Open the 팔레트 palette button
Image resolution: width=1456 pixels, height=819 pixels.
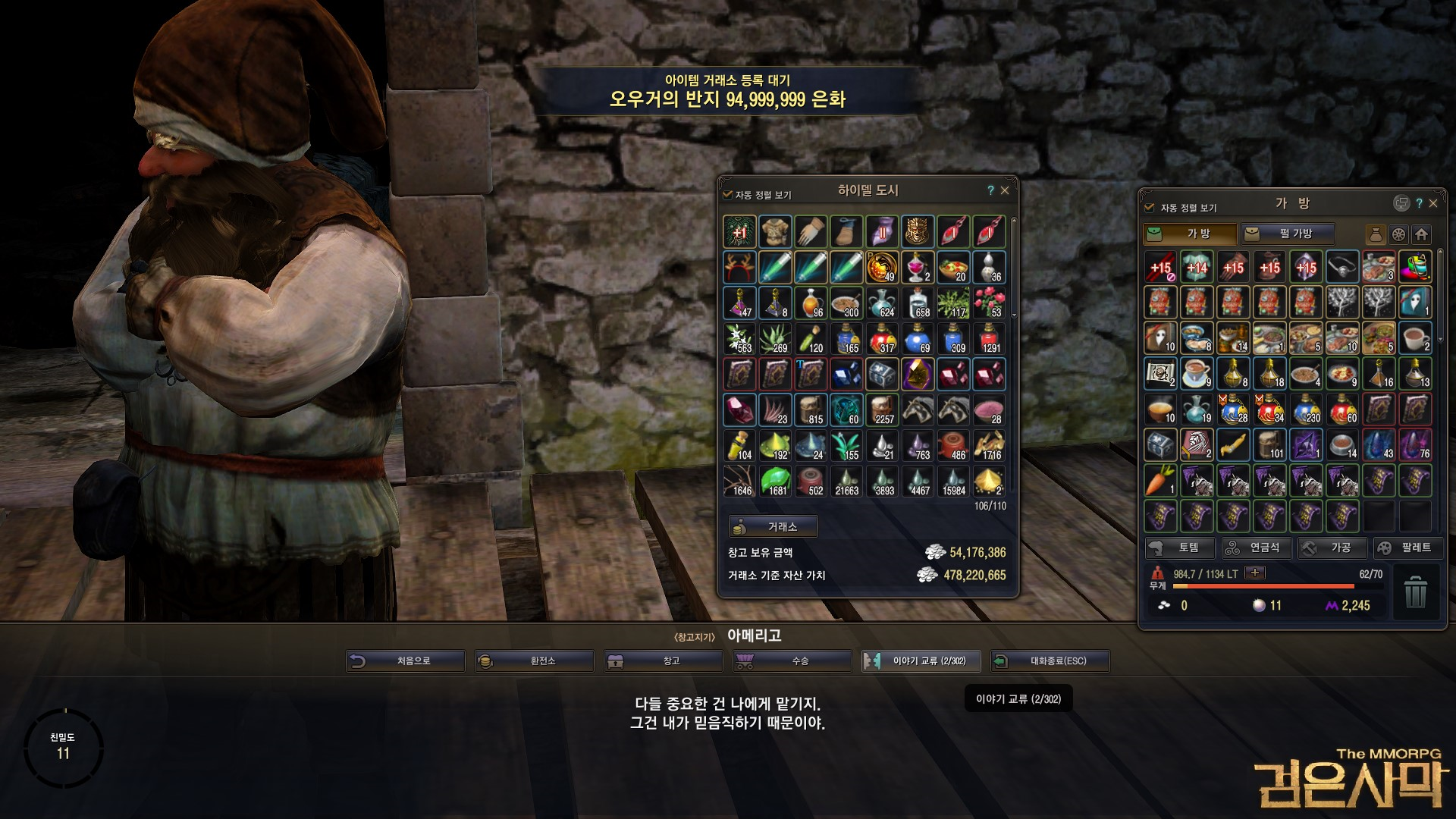tap(1405, 548)
